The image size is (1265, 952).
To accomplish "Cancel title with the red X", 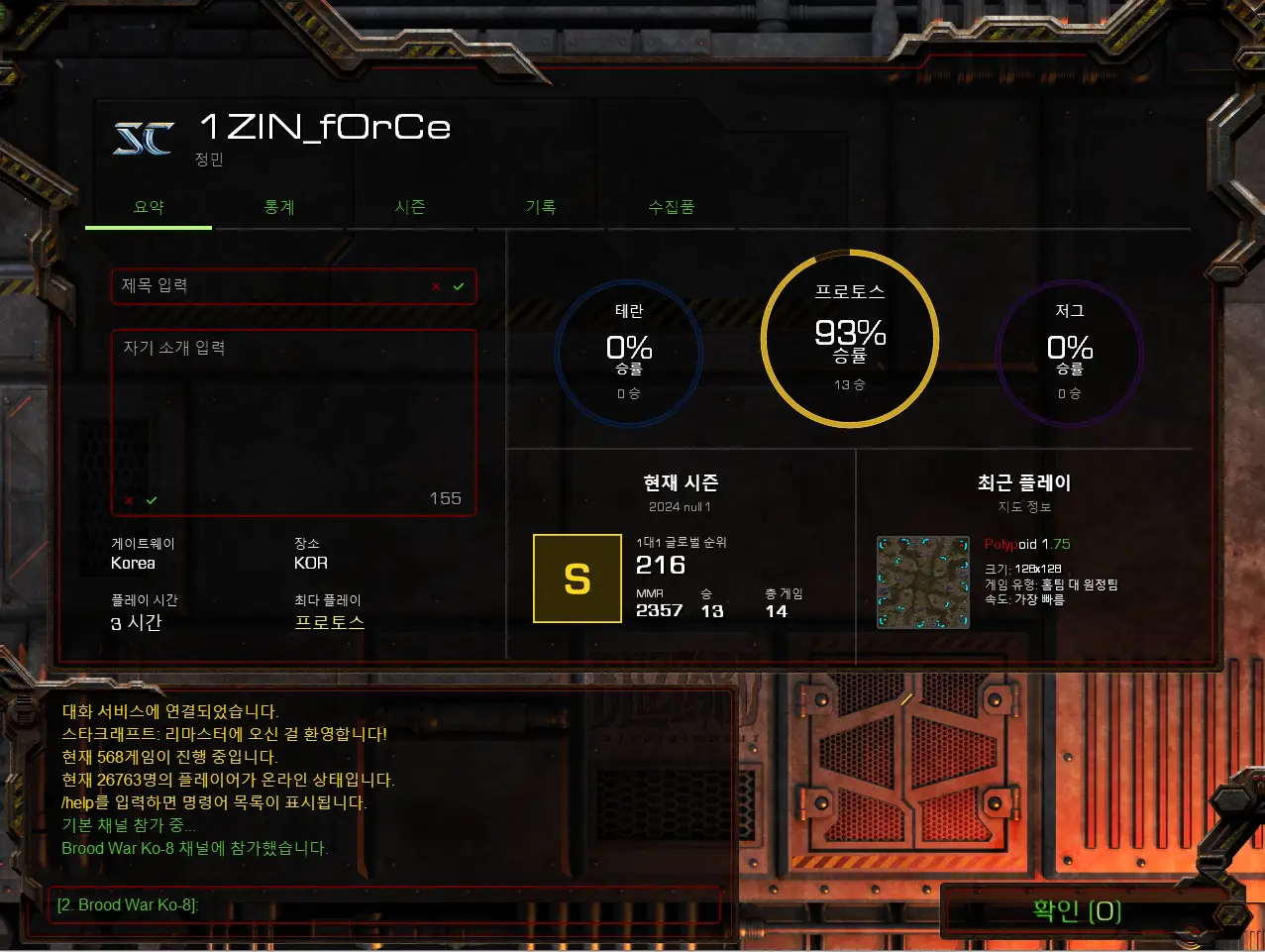I will click(436, 286).
